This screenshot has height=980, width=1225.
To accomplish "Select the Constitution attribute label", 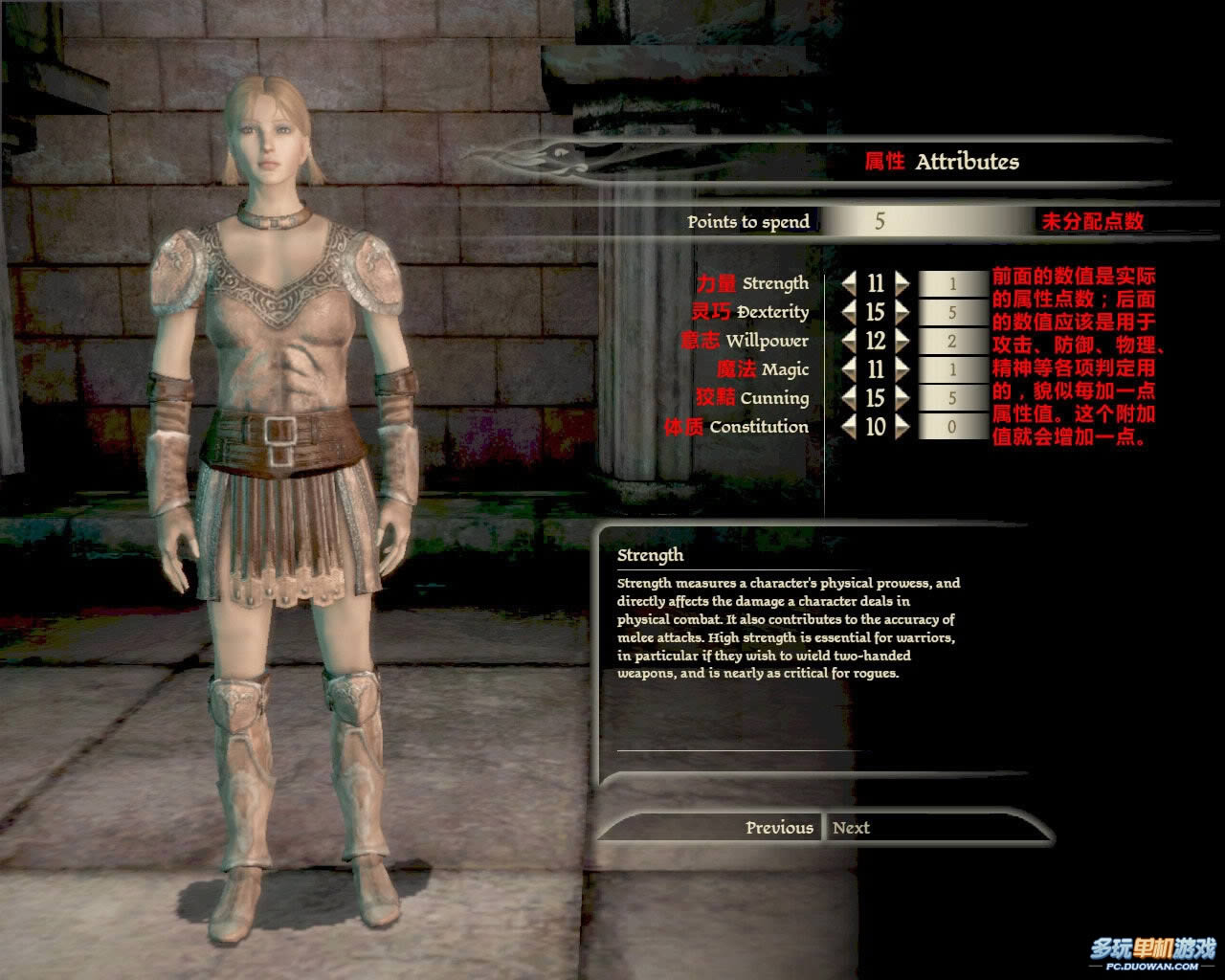I will (x=759, y=427).
